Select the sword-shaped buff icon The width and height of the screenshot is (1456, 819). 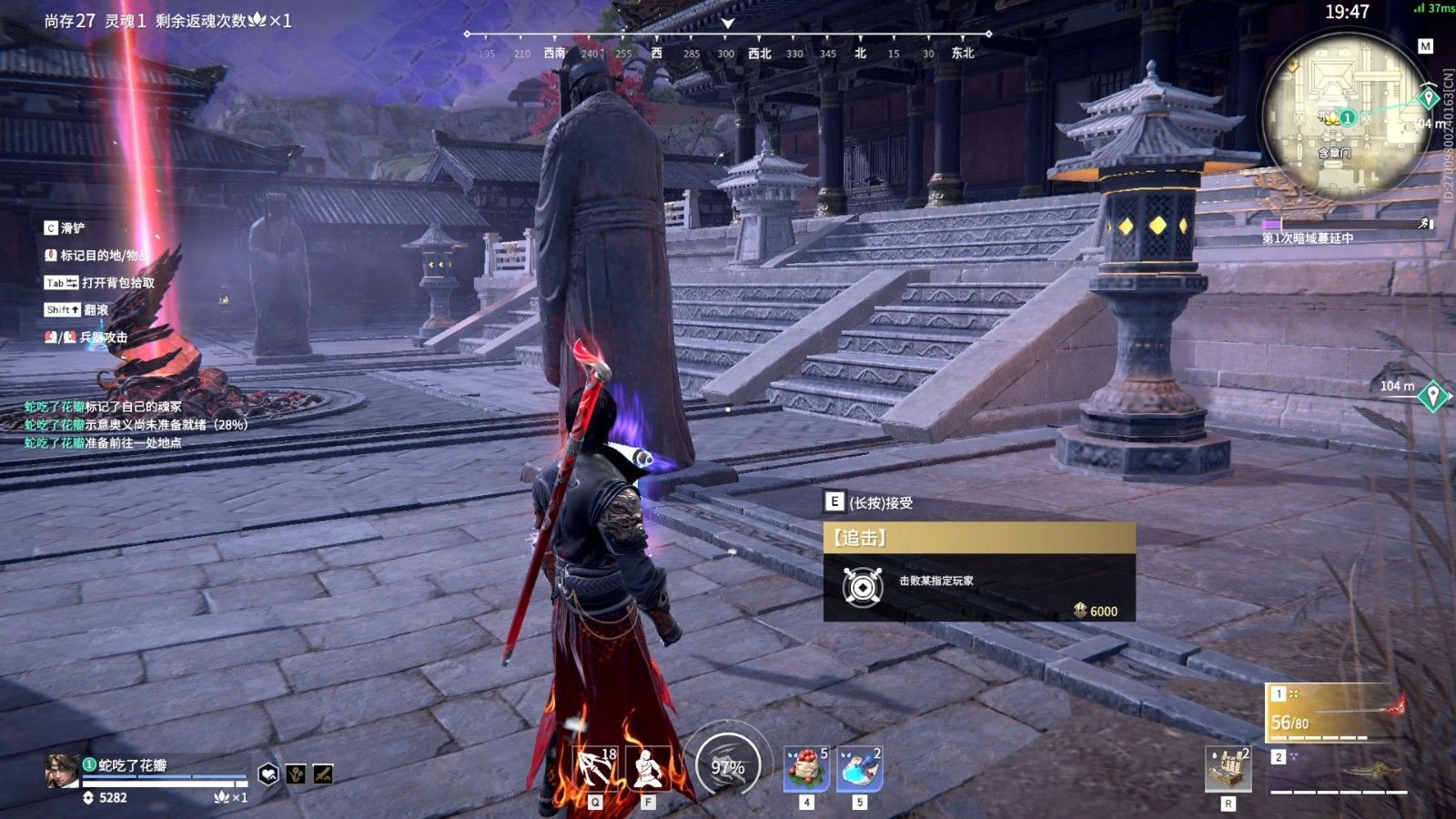[323, 773]
